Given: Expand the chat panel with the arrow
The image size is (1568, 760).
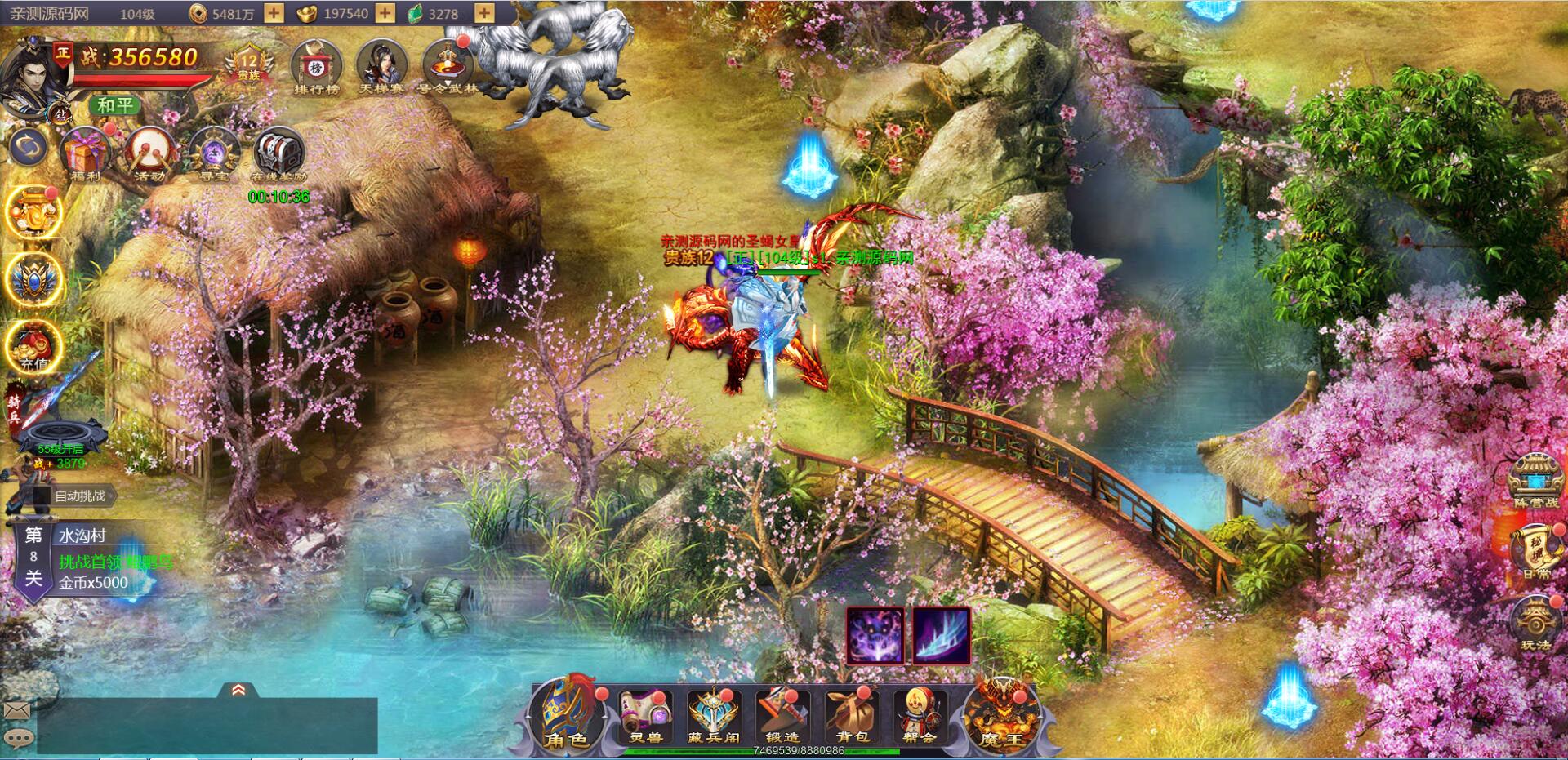Looking at the screenshot, I should click(238, 691).
